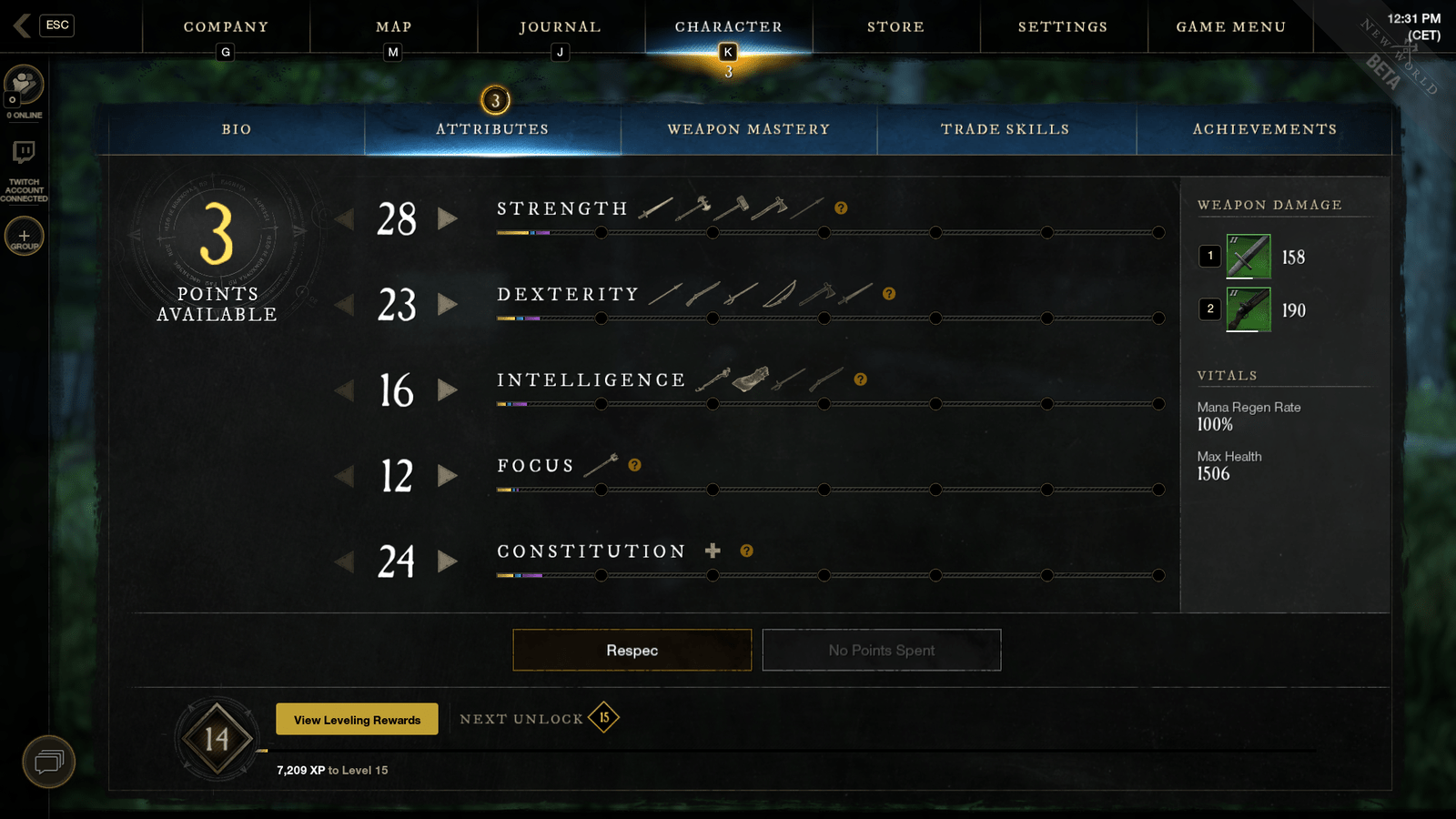The height and width of the screenshot is (819, 1456).
Task: Click View Leveling Rewards
Action: pyautogui.click(x=356, y=719)
